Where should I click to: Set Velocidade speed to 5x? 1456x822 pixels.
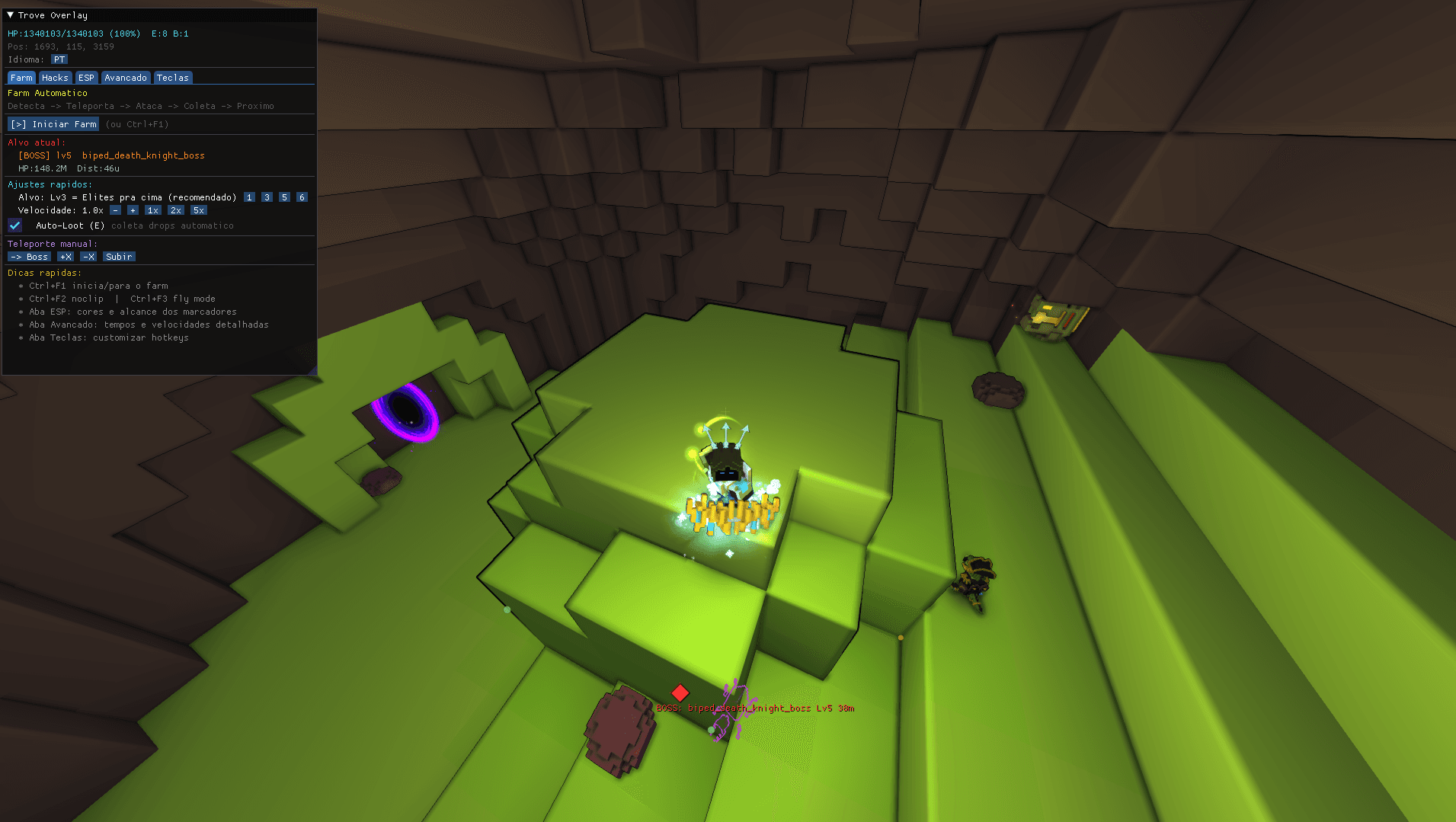pos(198,209)
